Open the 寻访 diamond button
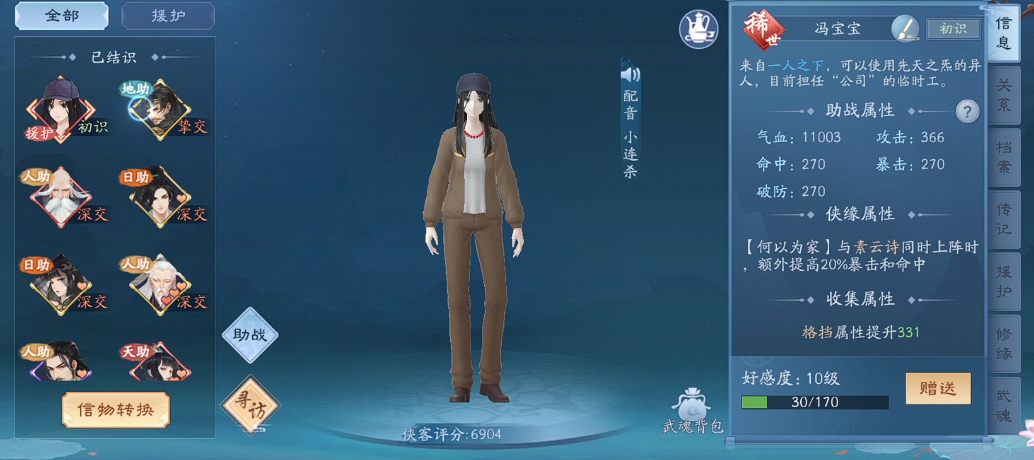Screen dimensions: 1034x460 pyautogui.click(x=250, y=403)
